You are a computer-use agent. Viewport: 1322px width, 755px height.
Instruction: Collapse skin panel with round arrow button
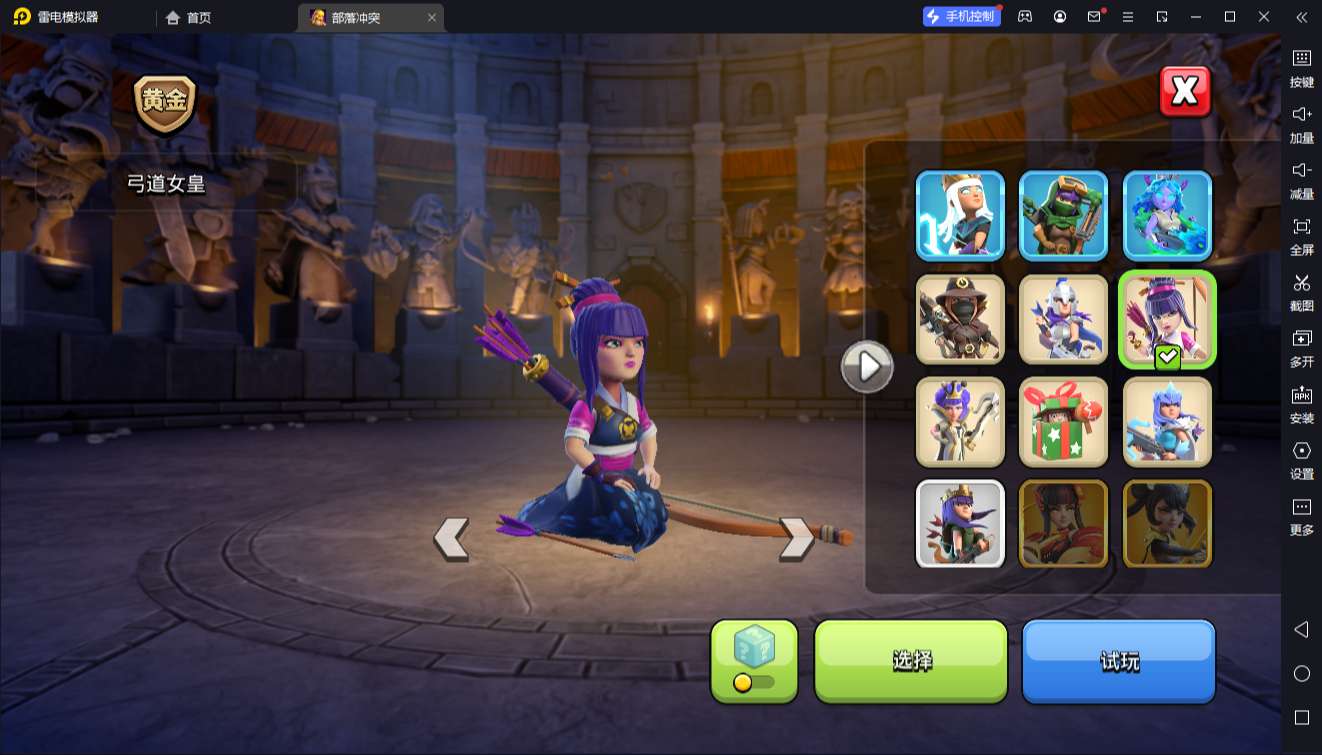[866, 367]
